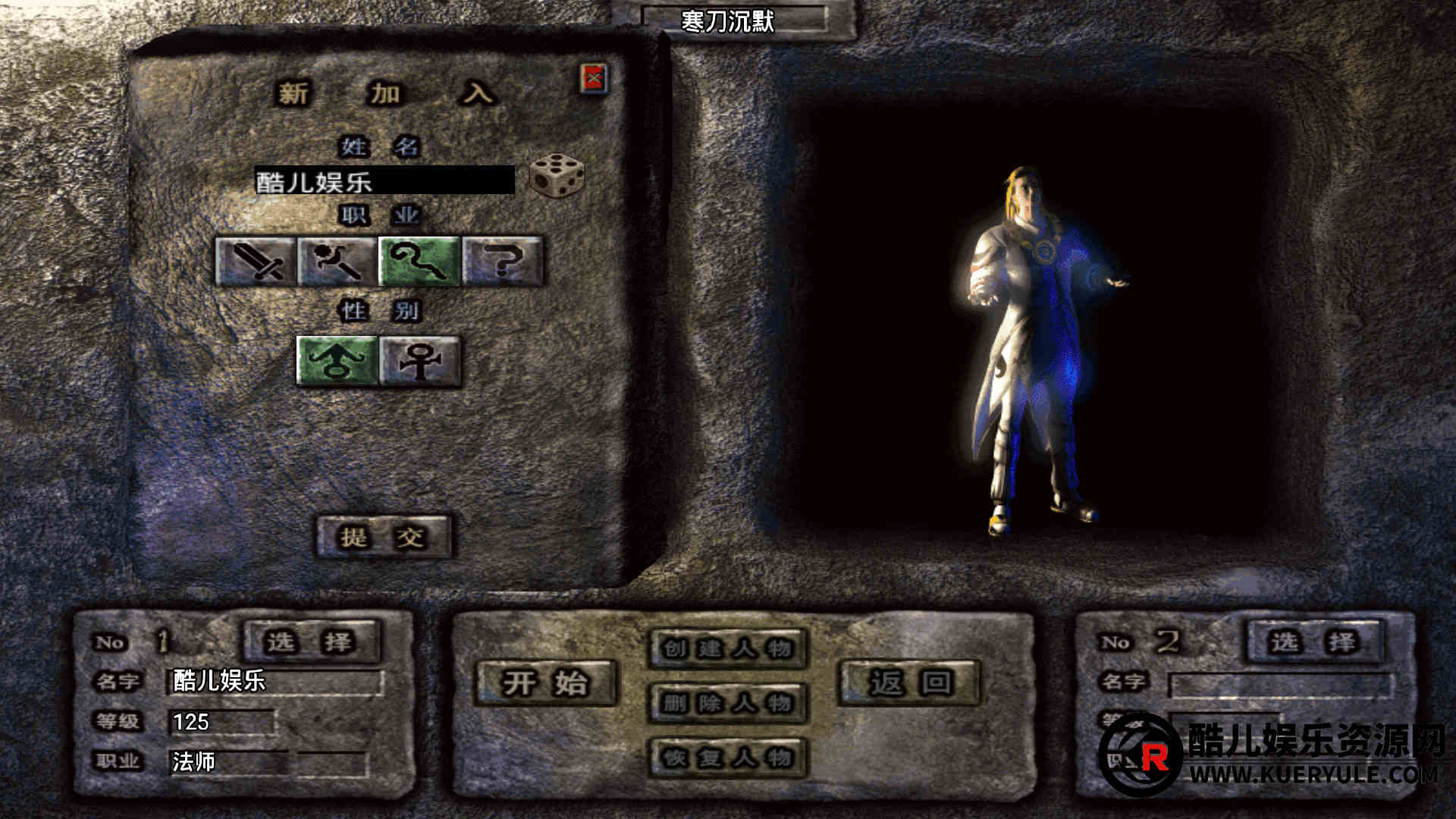Screen dimensions: 1456x819
Task: Choose the sword warrior class
Action: (x=256, y=262)
